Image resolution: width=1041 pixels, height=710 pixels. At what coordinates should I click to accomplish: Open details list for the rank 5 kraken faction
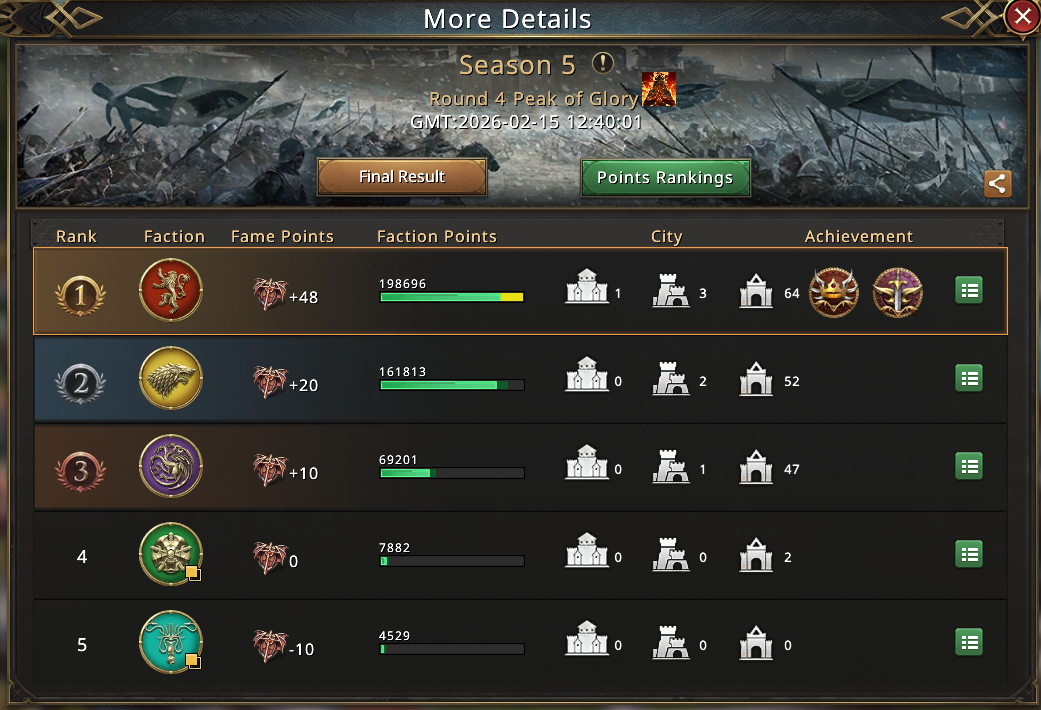pos(968,642)
